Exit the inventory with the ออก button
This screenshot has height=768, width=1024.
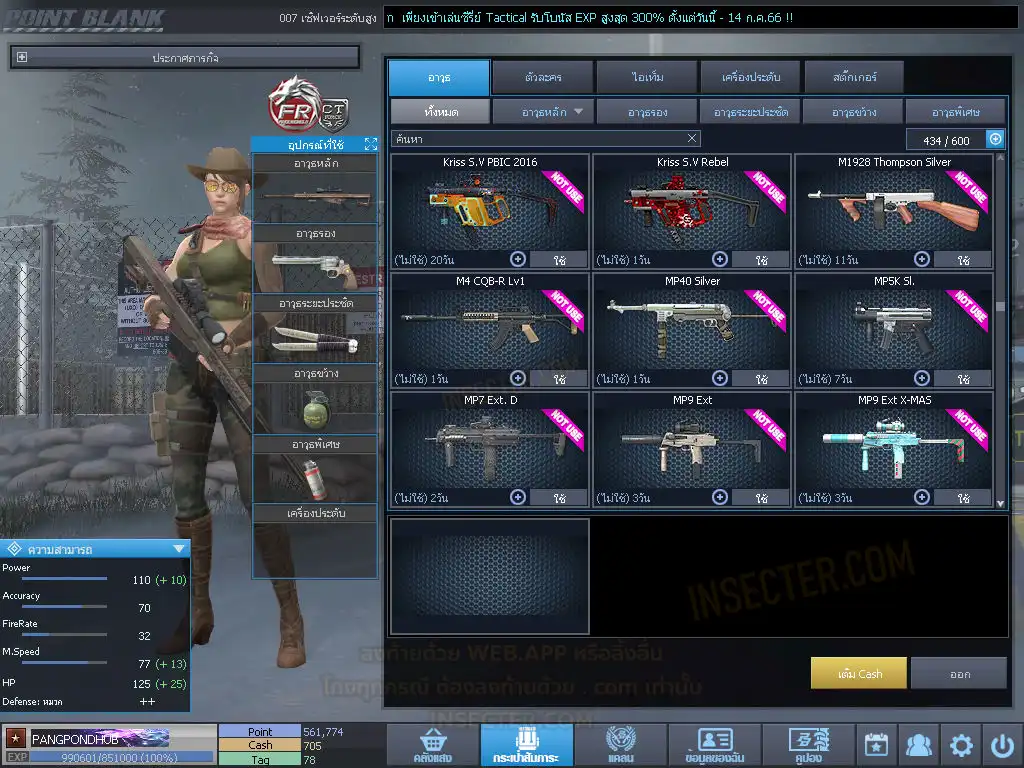pyautogui.click(x=959, y=673)
